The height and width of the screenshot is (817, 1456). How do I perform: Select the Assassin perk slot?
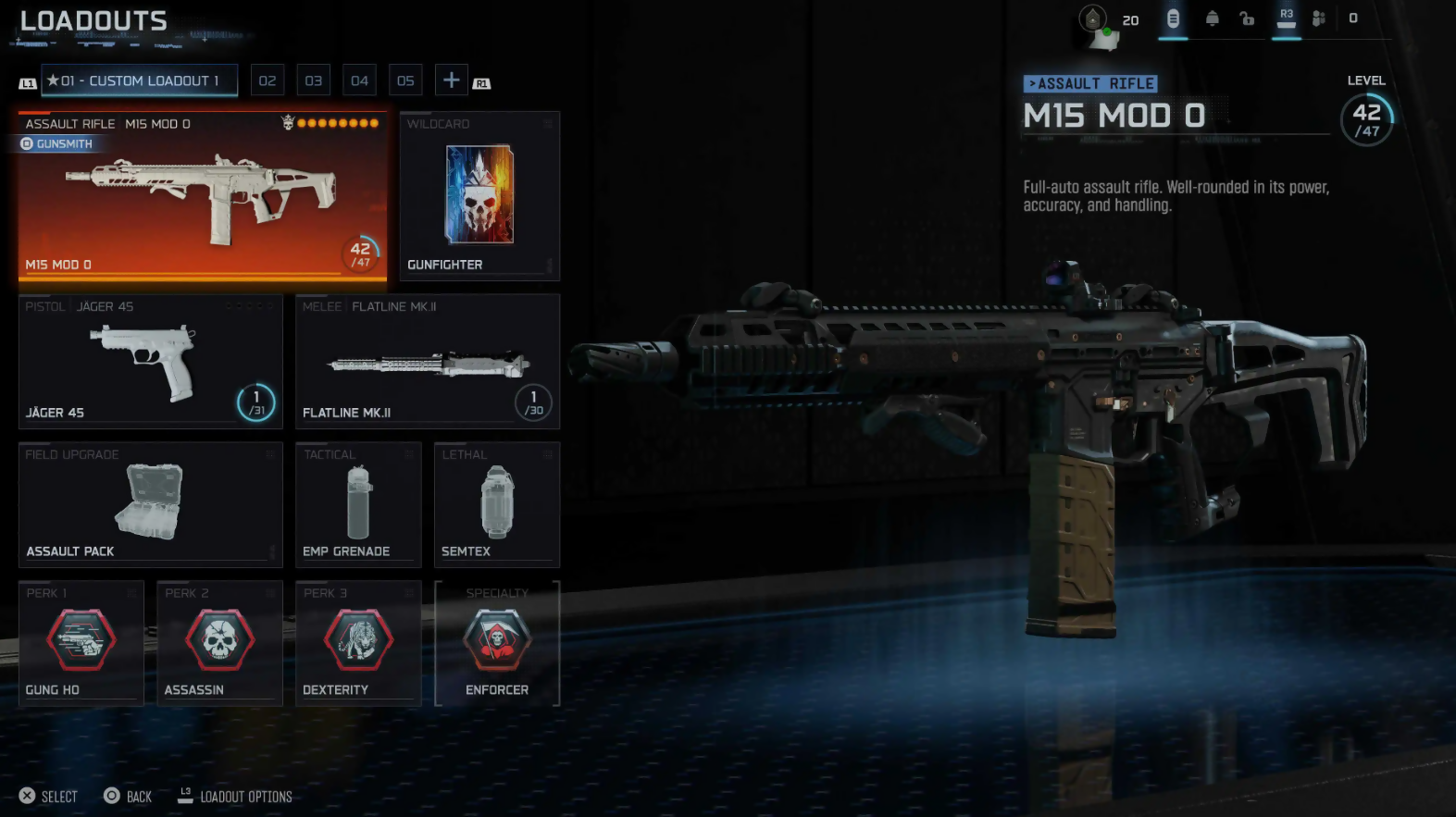click(219, 644)
